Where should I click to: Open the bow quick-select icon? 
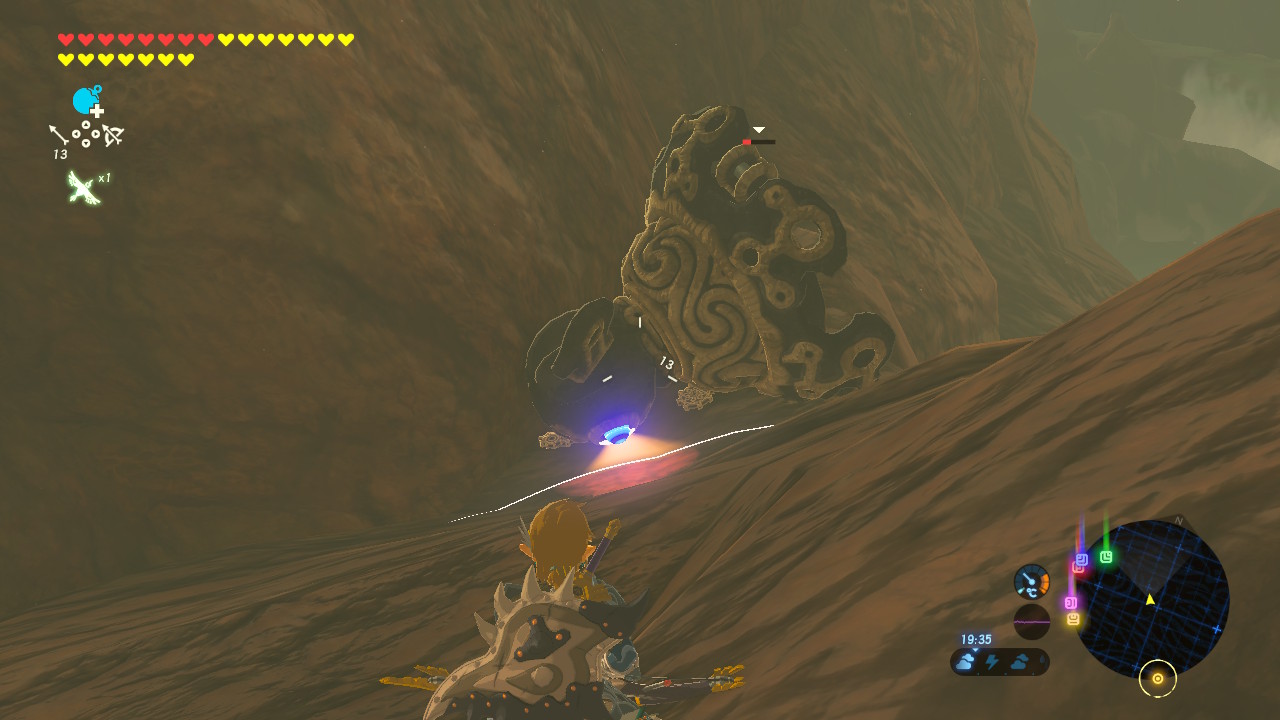click(x=112, y=135)
